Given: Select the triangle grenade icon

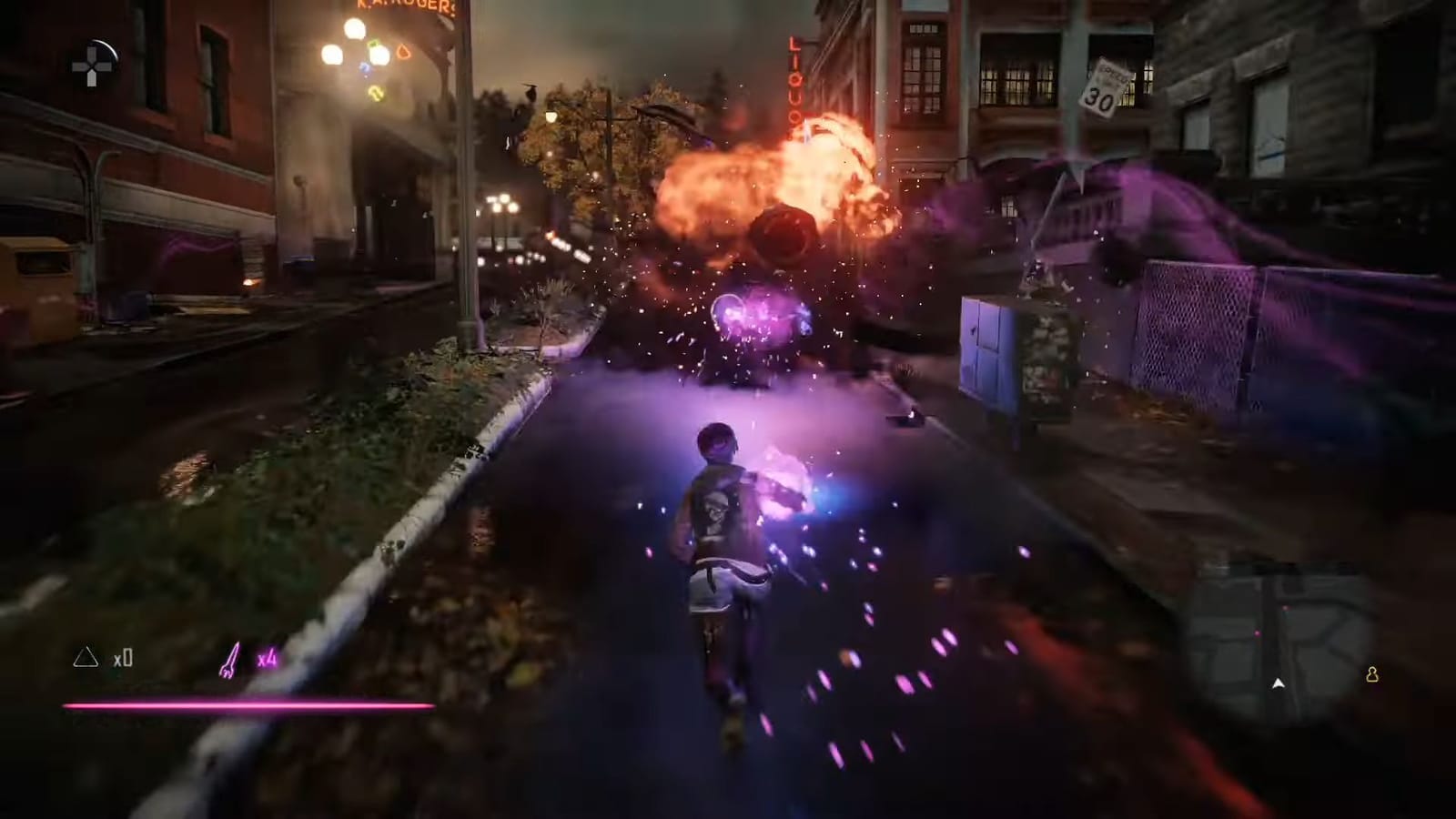Looking at the screenshot, I should pos(86,658).
